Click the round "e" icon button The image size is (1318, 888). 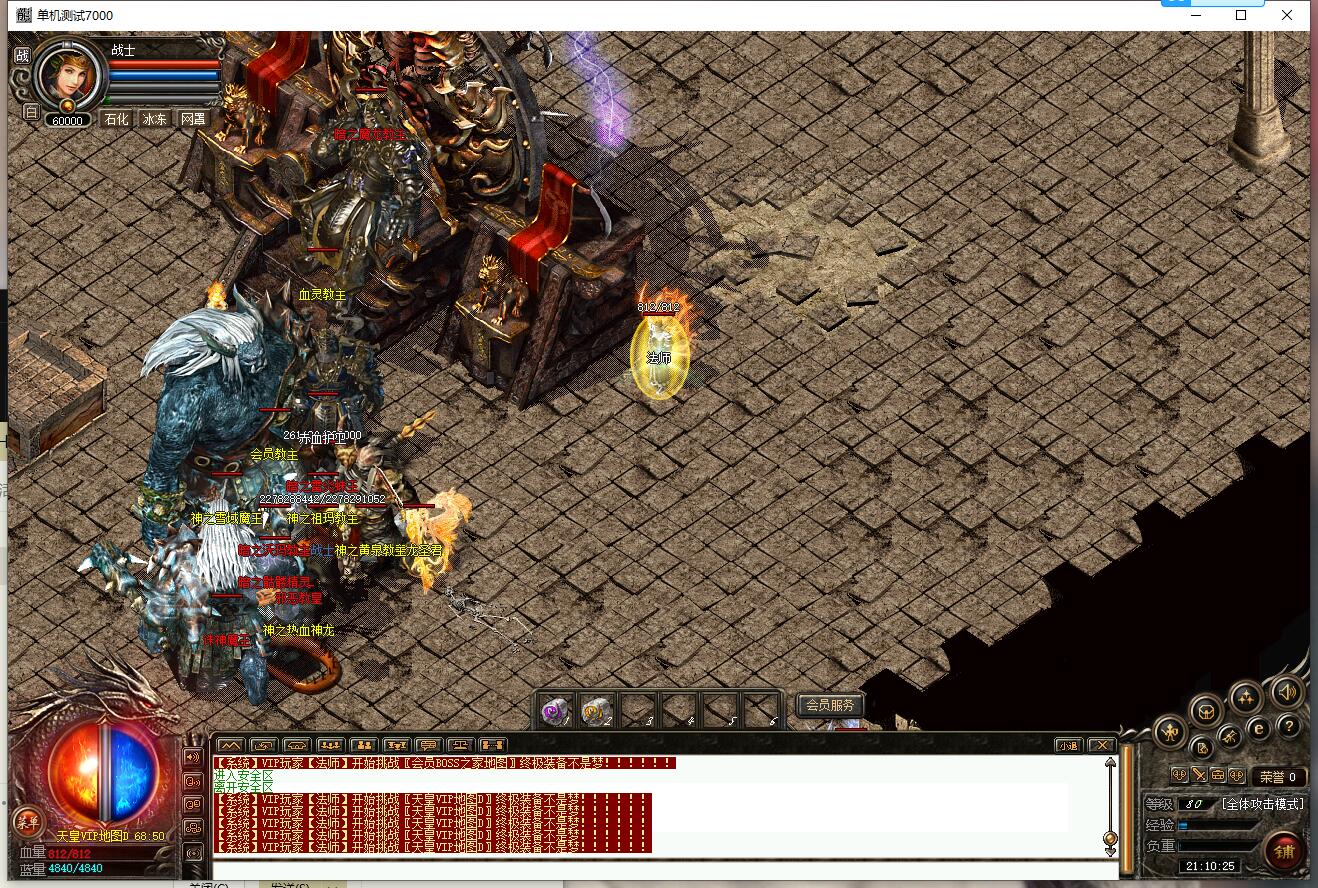[x=1260, y=728]
